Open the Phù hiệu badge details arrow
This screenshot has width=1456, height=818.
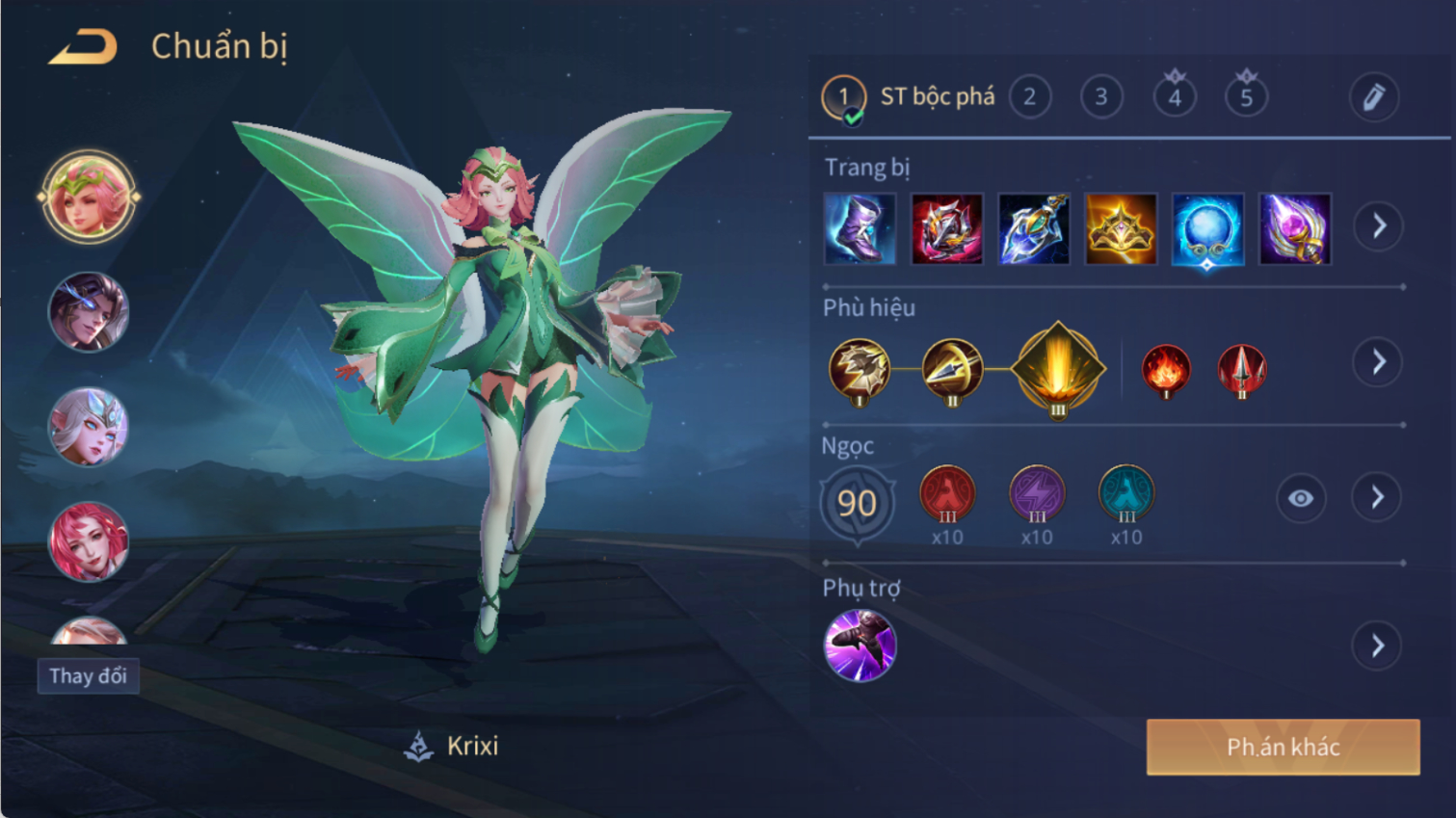[x=1378, y=362]
